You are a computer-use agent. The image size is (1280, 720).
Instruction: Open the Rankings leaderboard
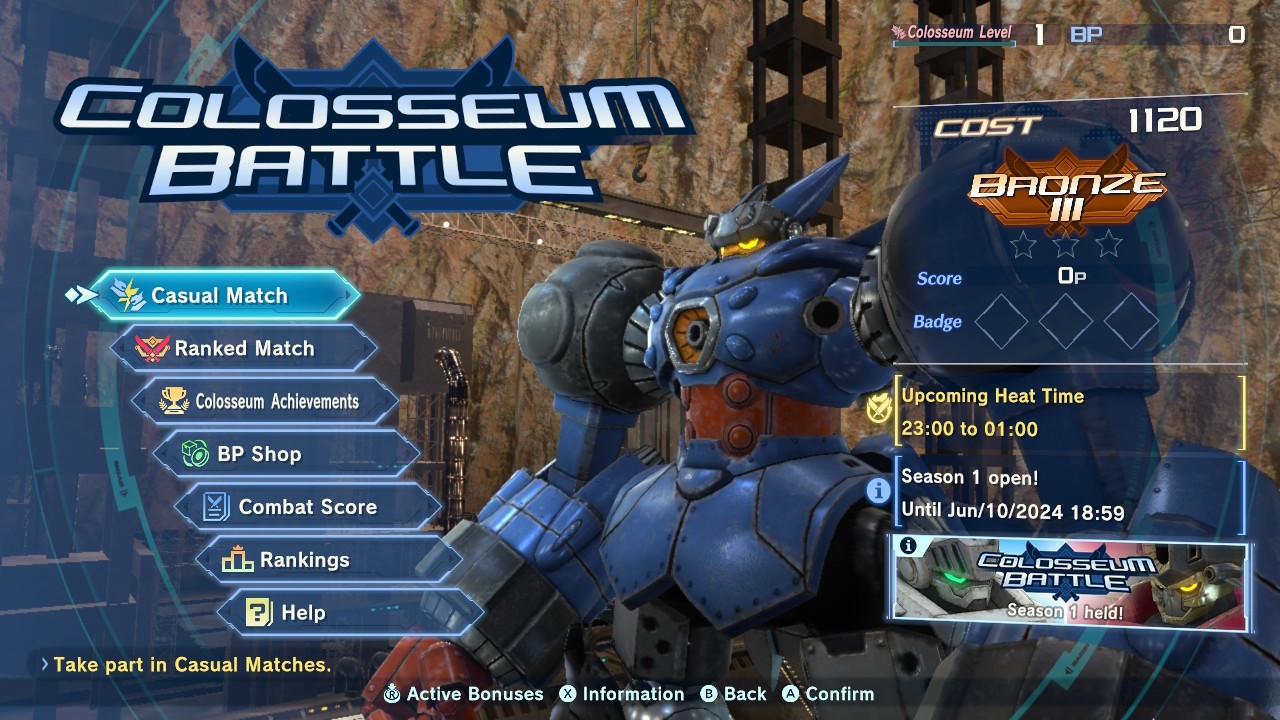click(328, 560)
